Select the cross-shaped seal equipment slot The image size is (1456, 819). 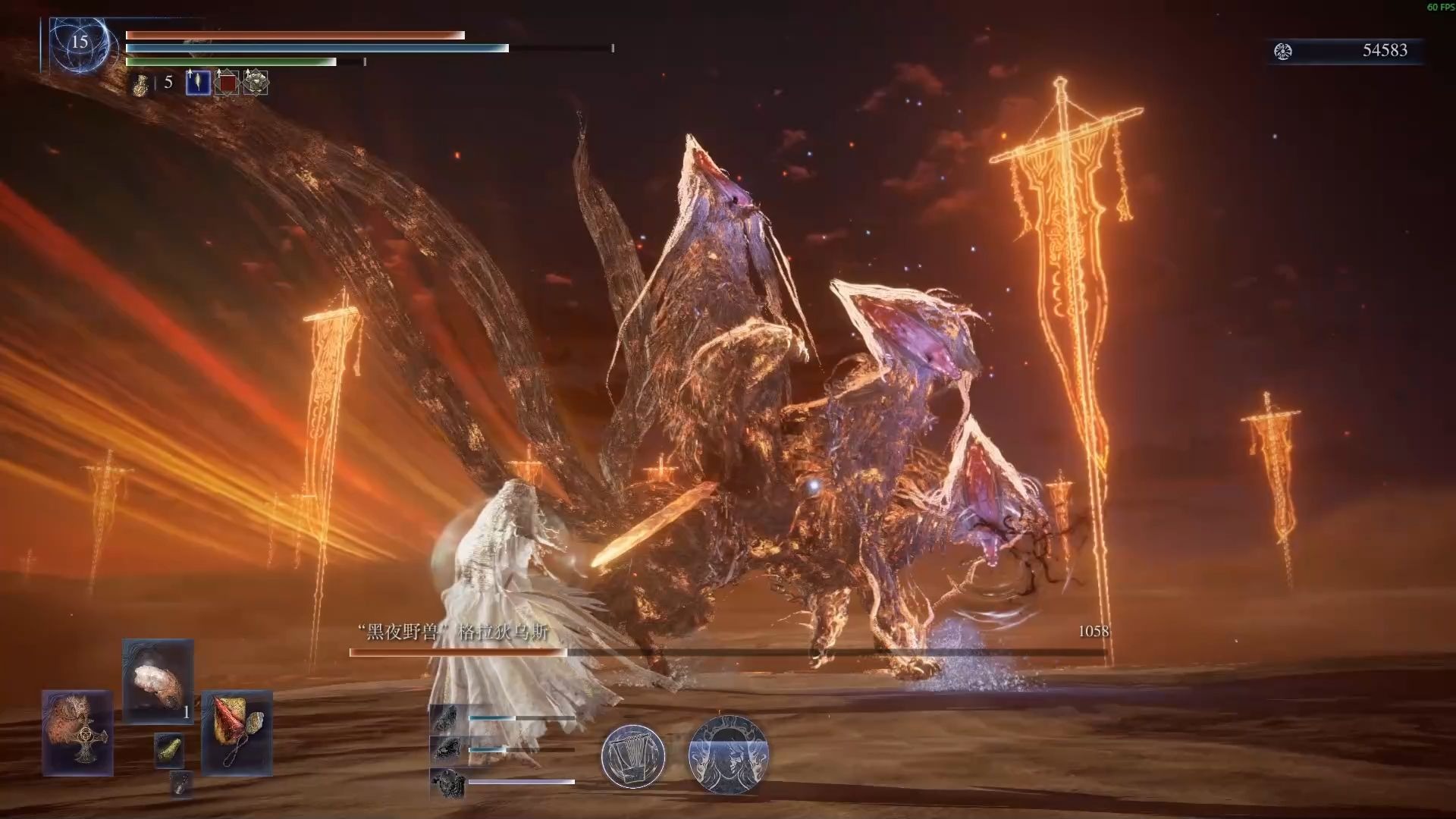click(x=77, y=733)
